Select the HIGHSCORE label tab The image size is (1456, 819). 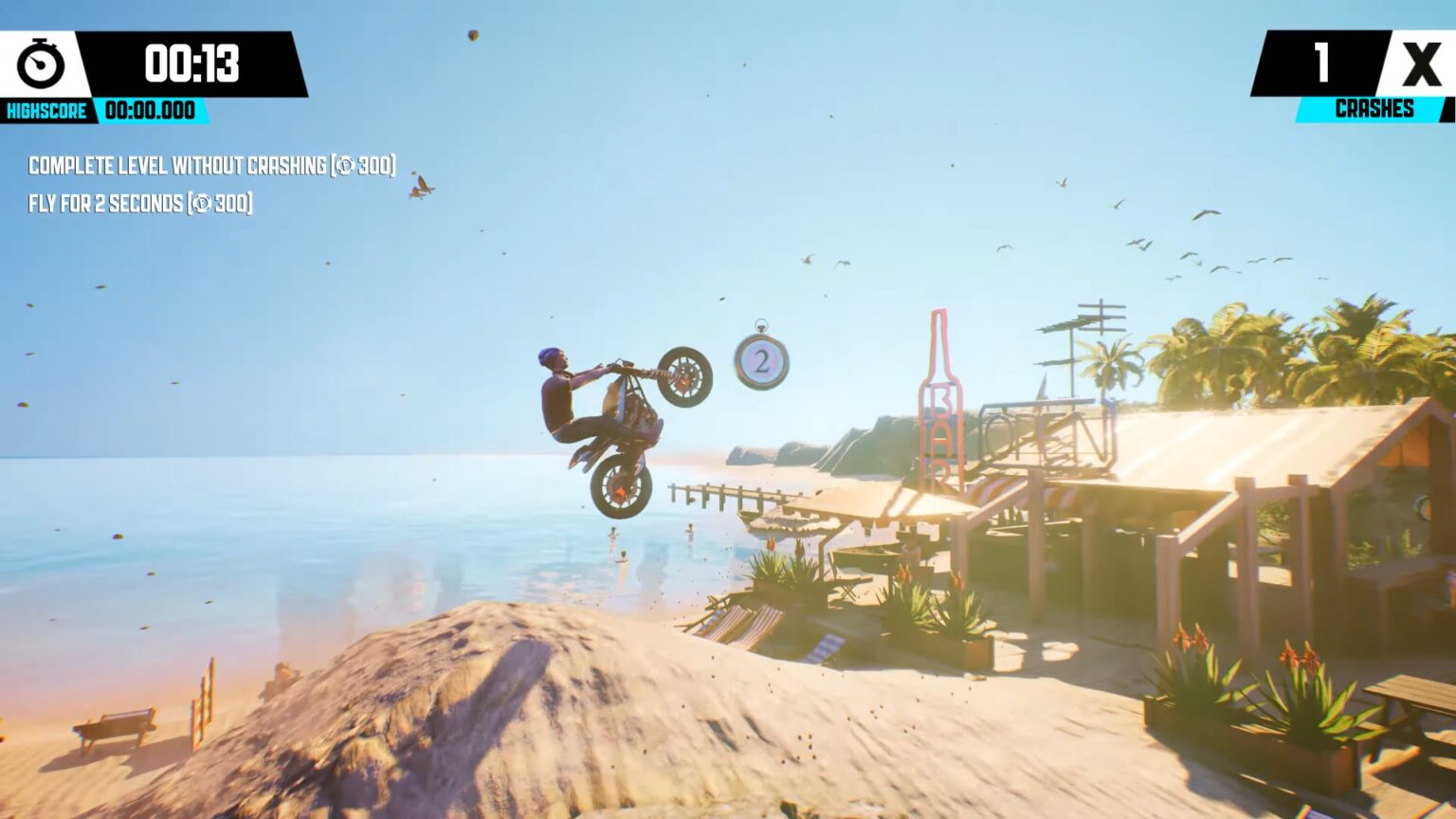point(45,110)
